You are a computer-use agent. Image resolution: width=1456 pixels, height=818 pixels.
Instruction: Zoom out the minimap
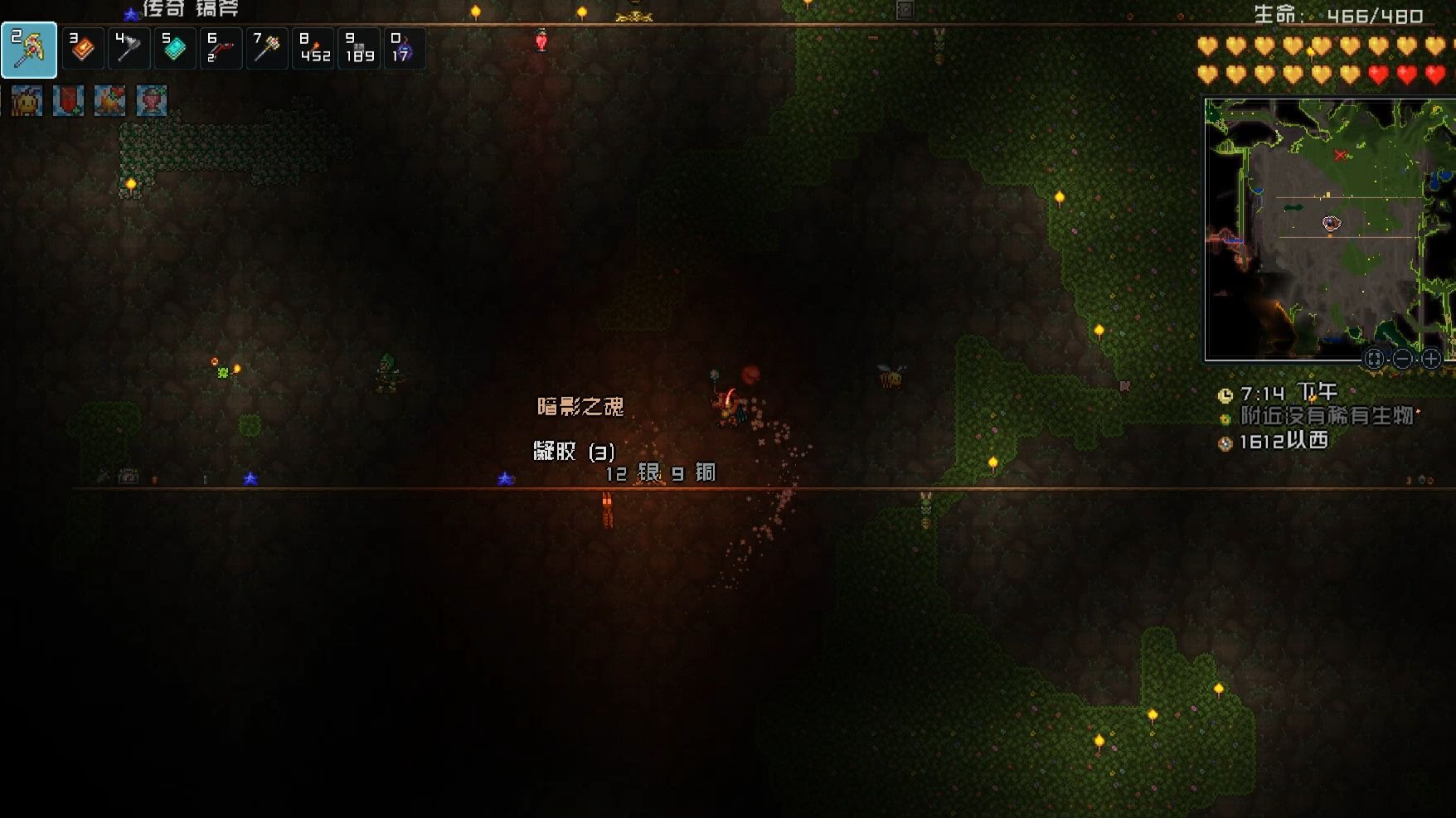tap(1403, 359)
